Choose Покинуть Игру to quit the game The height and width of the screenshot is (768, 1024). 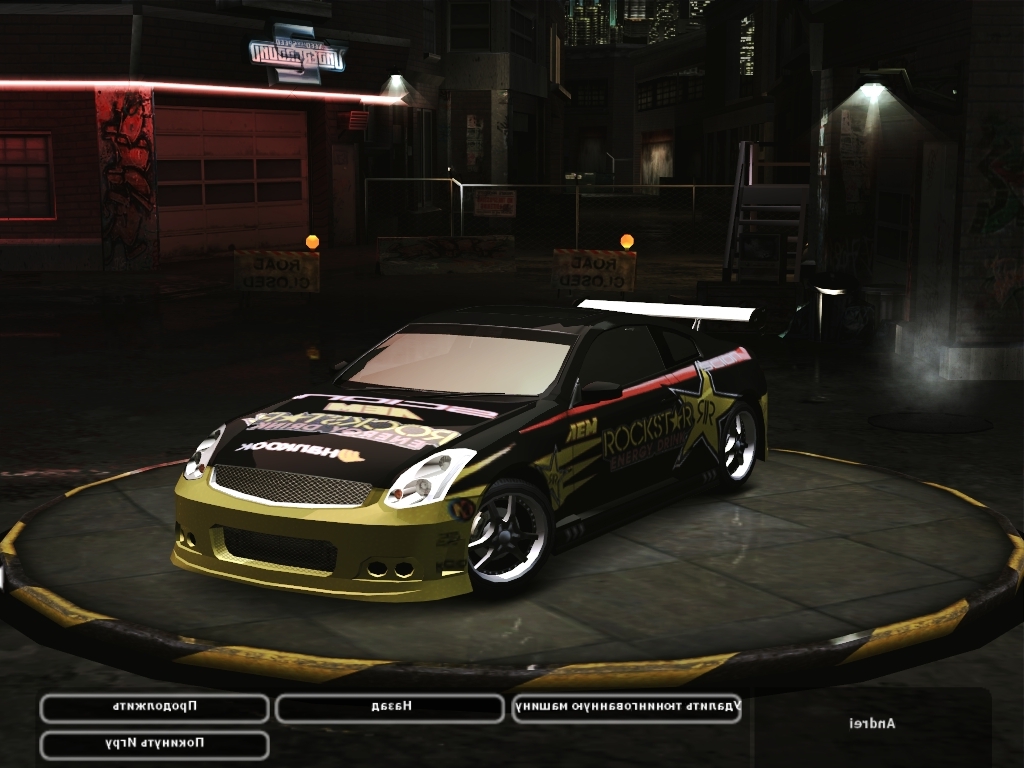tap(154, 745)
